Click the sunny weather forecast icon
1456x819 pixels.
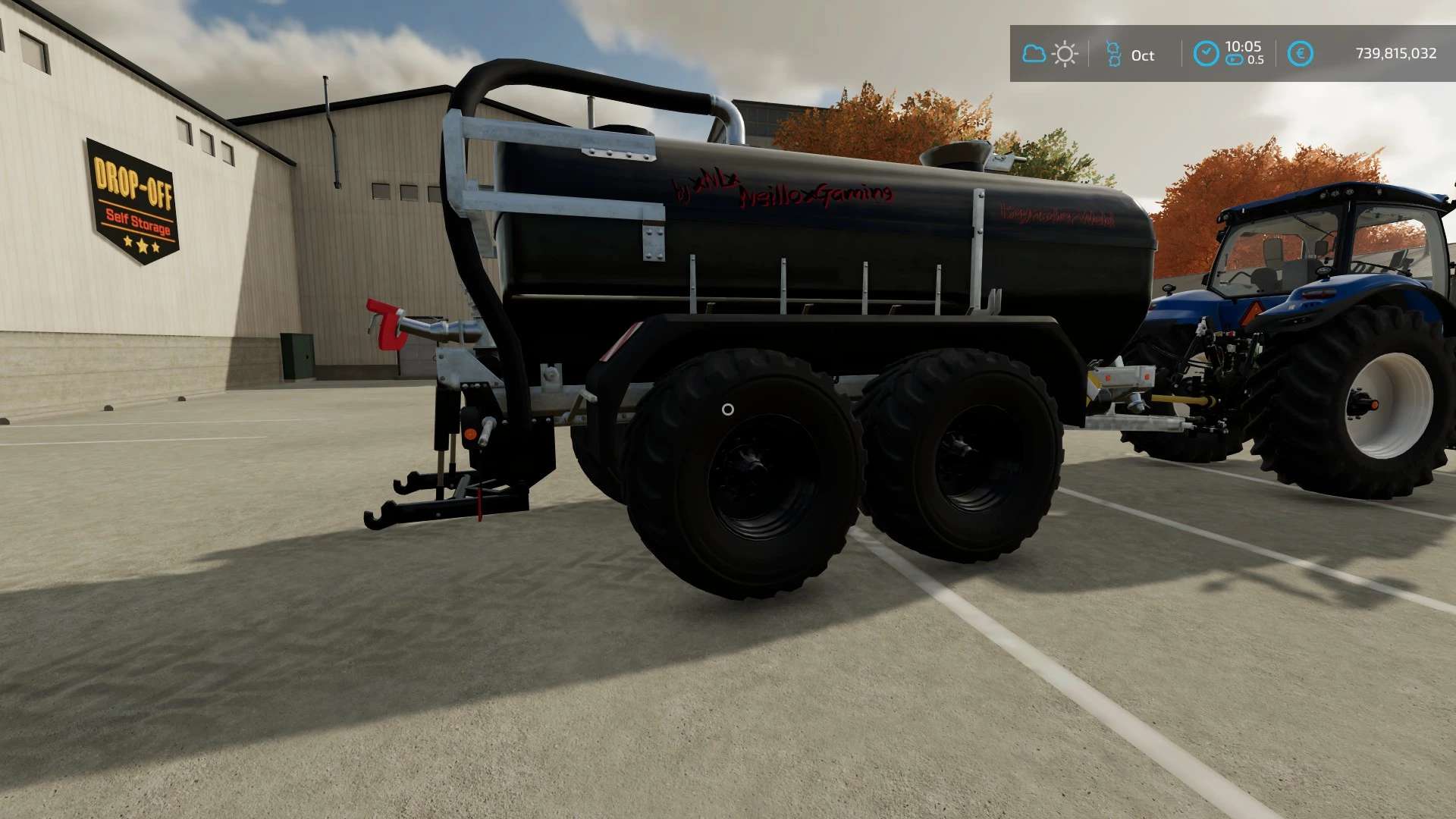point(1065,54)
